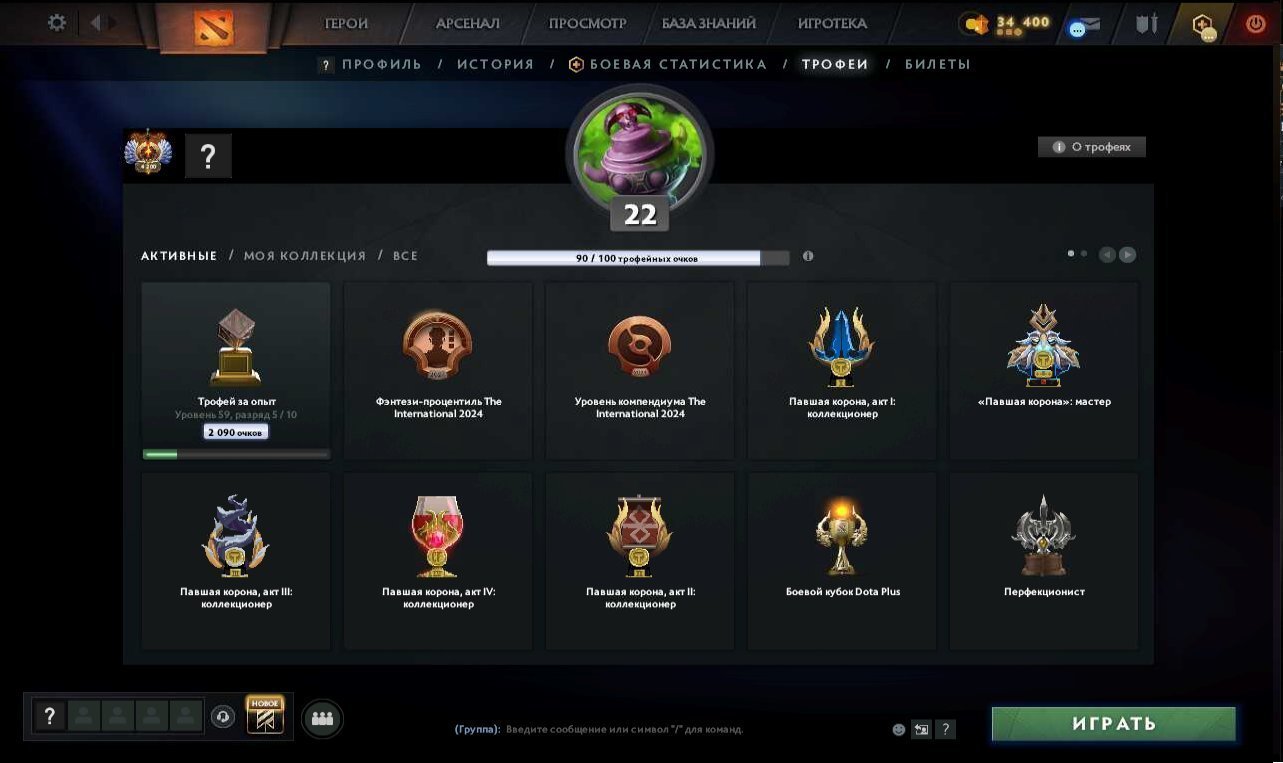Open the settings gear icon
This screenshot has width=1283, height=763.
point(55,22)
